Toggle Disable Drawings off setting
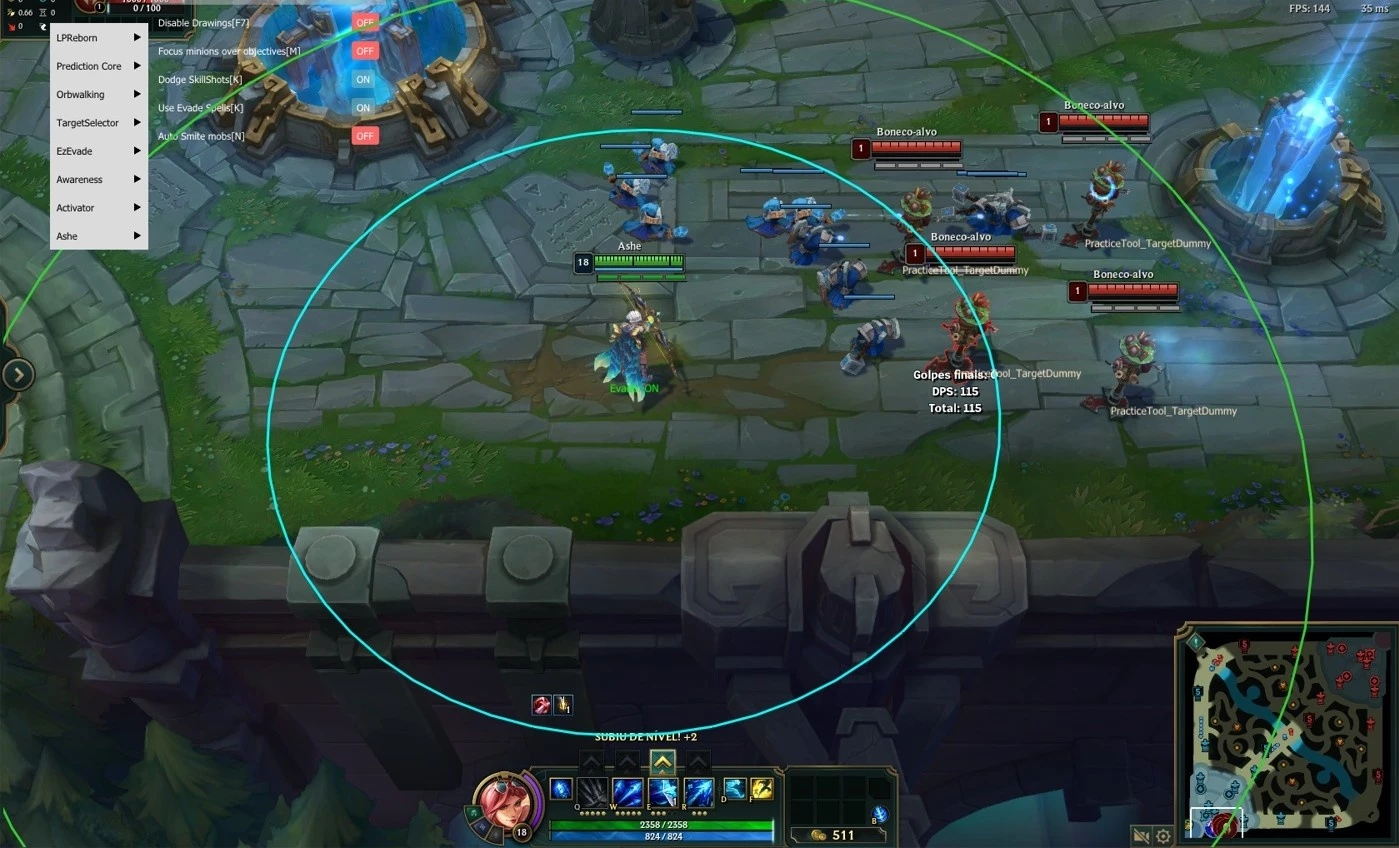 pyautogui.click(x=364, y=22)
